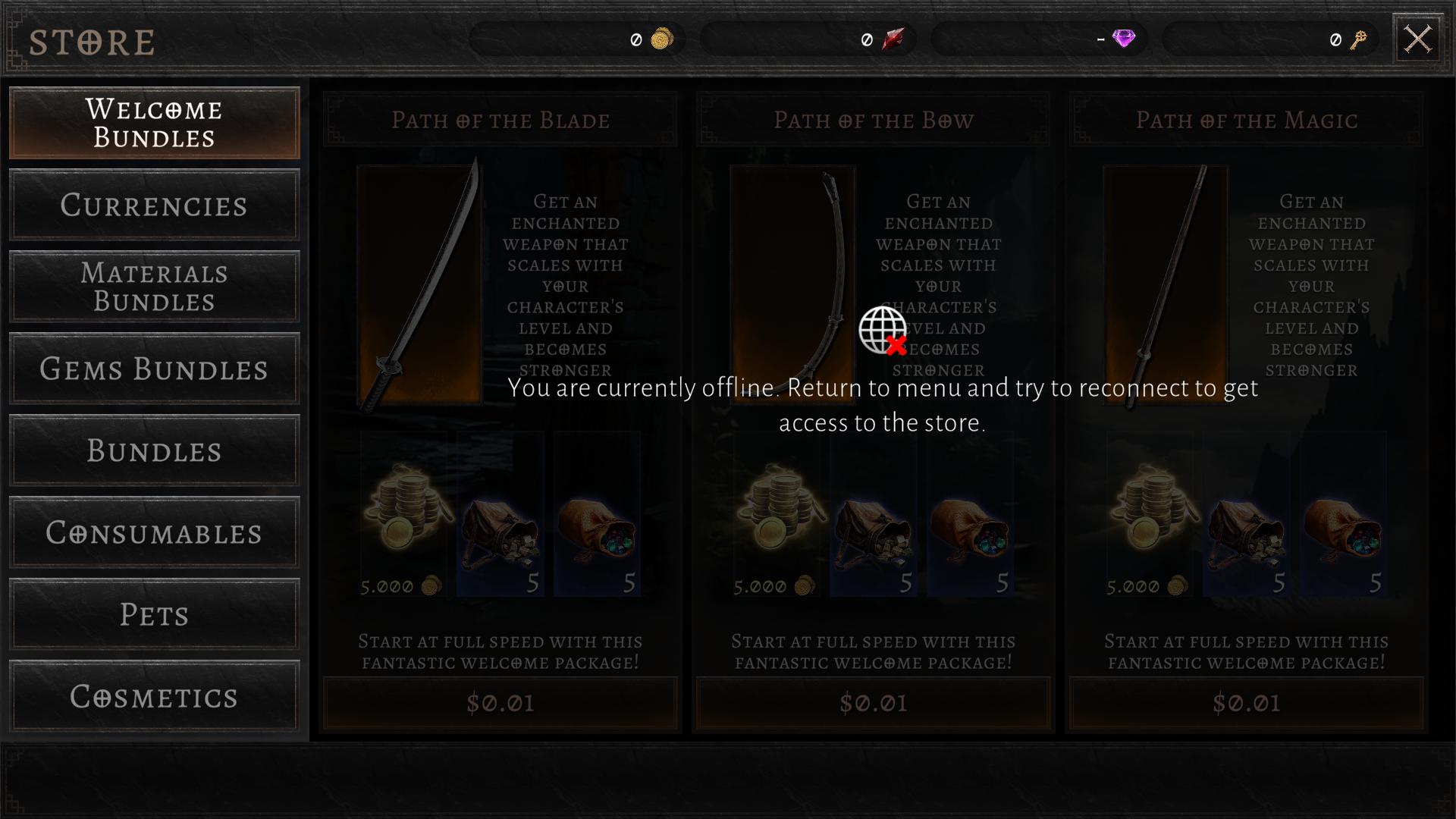Click the red crystal currency icon
Image resolution: width=1456 pixels, height=819 pixels.
pyautogui.click(x=893, y=39)
